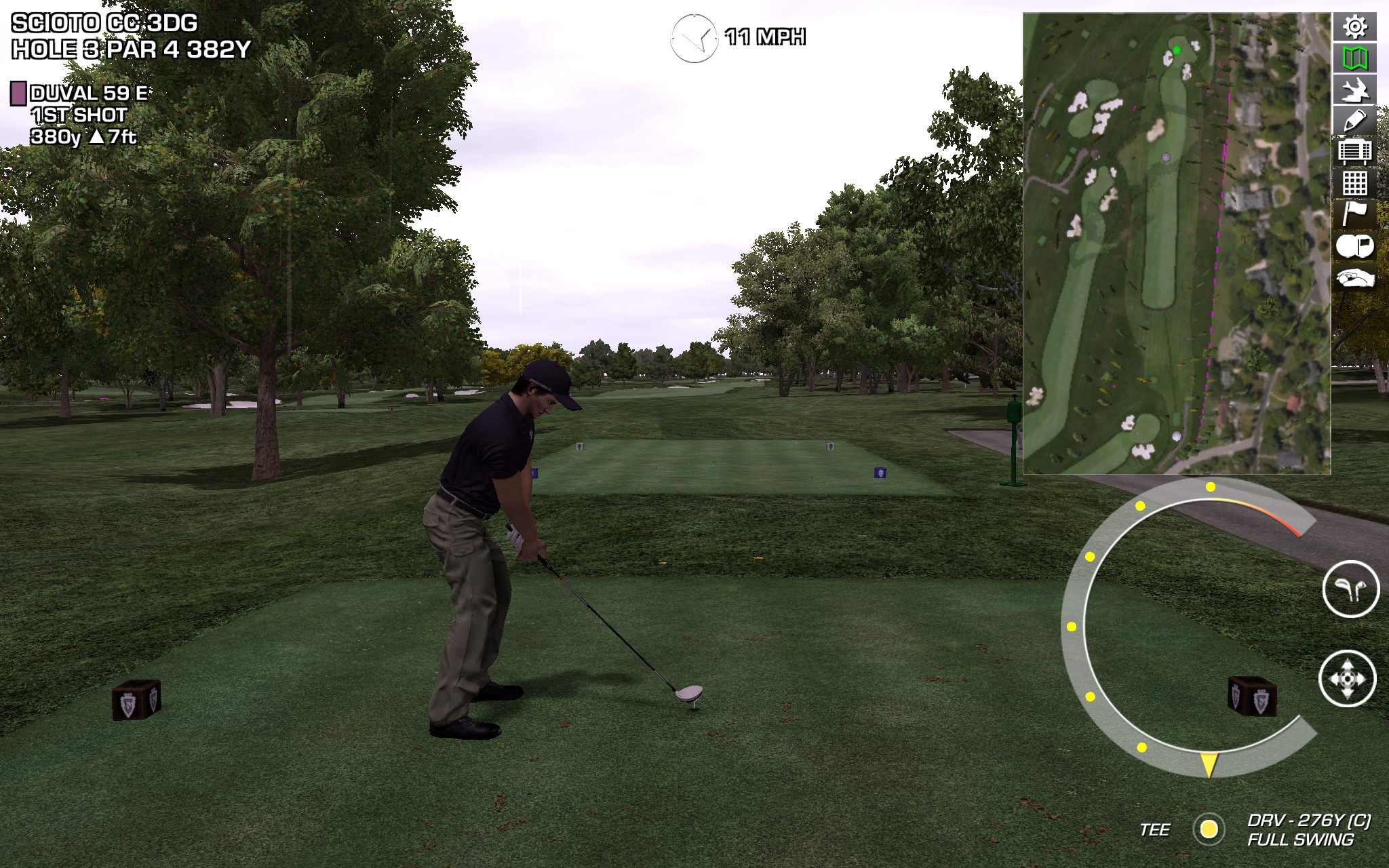Select the white flag icon
Image resolution: width=1389 pixels, height=868 pixels.
[1354, 214]
